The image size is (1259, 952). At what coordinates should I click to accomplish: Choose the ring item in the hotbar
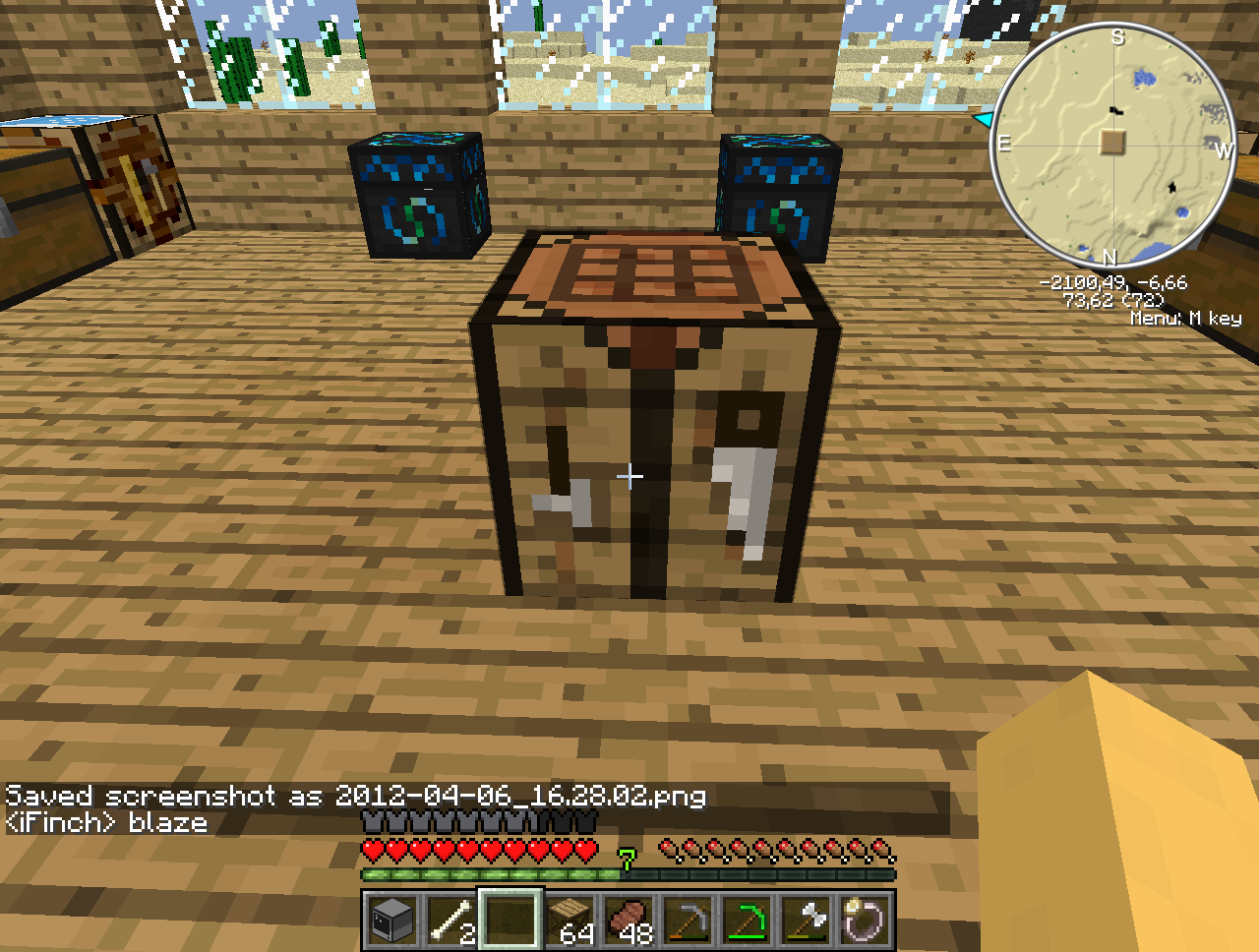pyautogui.click(x=866, y=921)
